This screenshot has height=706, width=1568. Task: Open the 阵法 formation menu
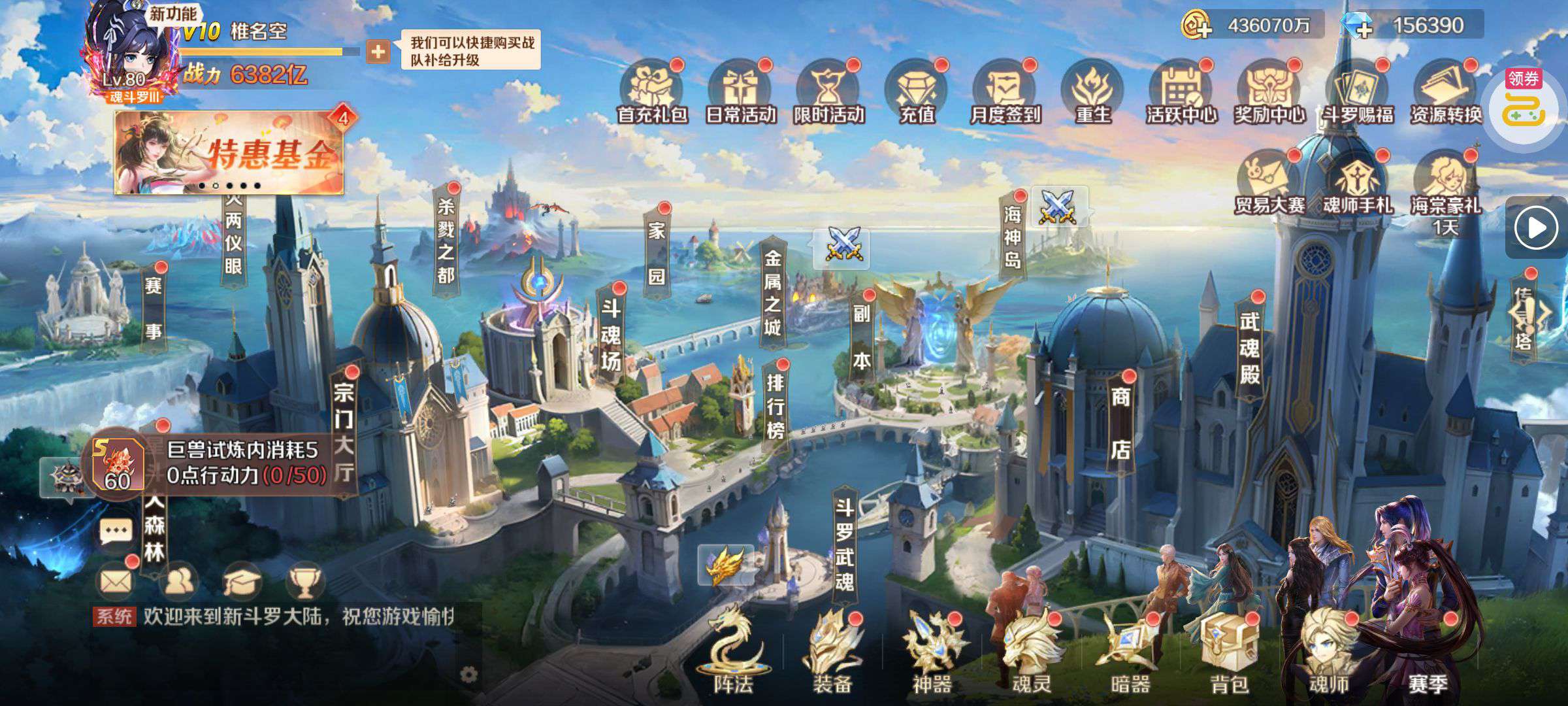point(733,655)
